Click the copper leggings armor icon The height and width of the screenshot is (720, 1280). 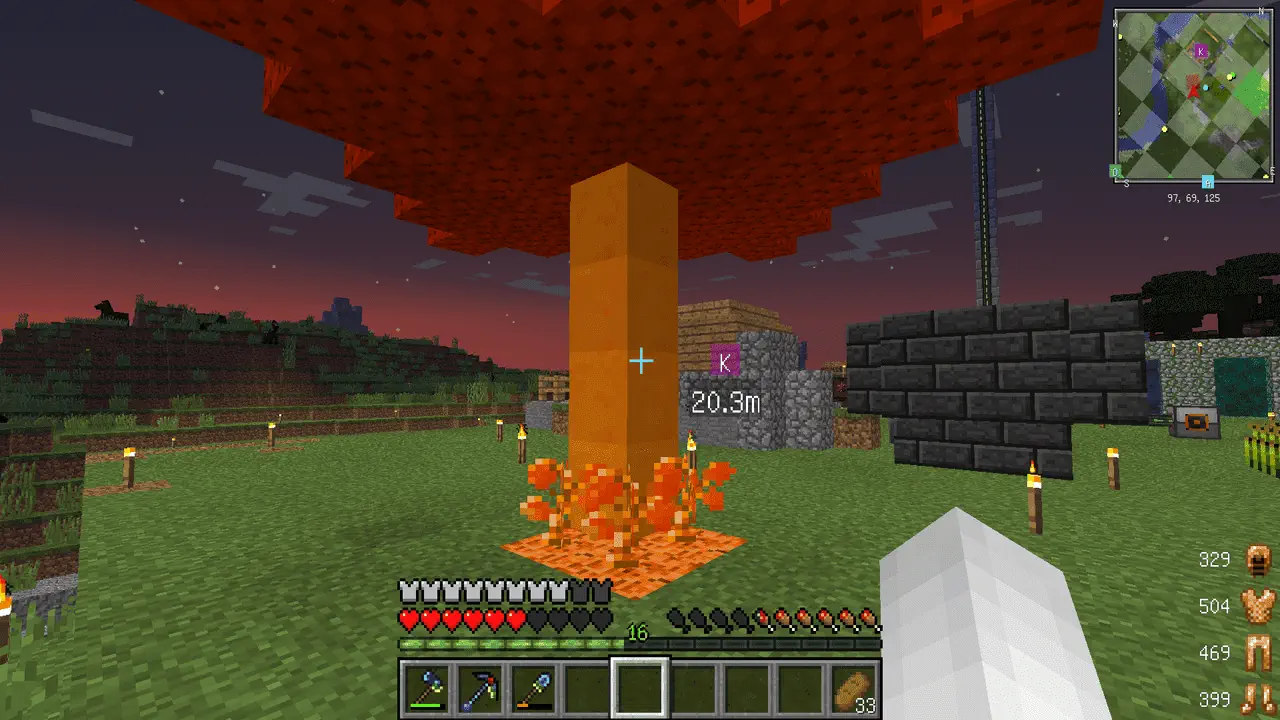click(1258, 653)
